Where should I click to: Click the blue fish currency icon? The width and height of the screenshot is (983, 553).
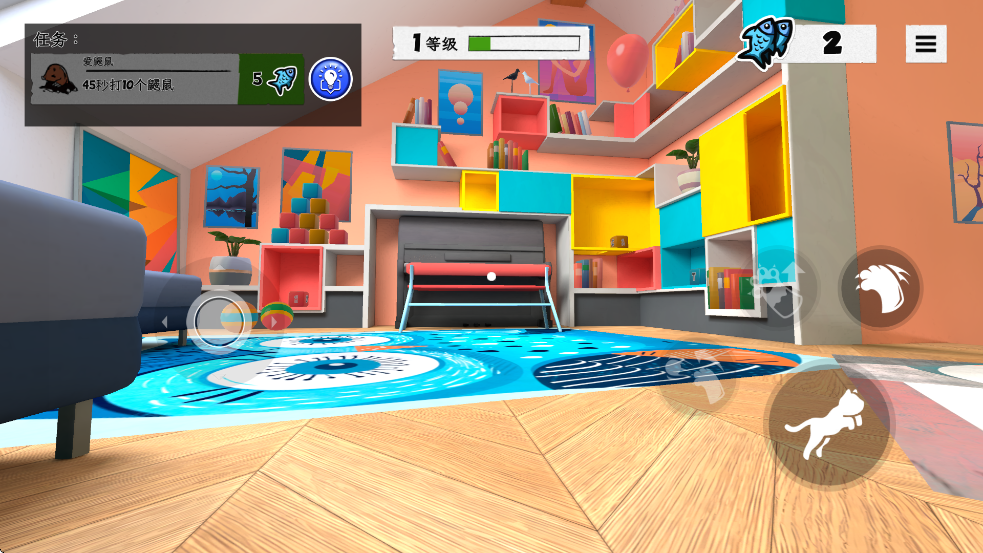coord(765,43)
